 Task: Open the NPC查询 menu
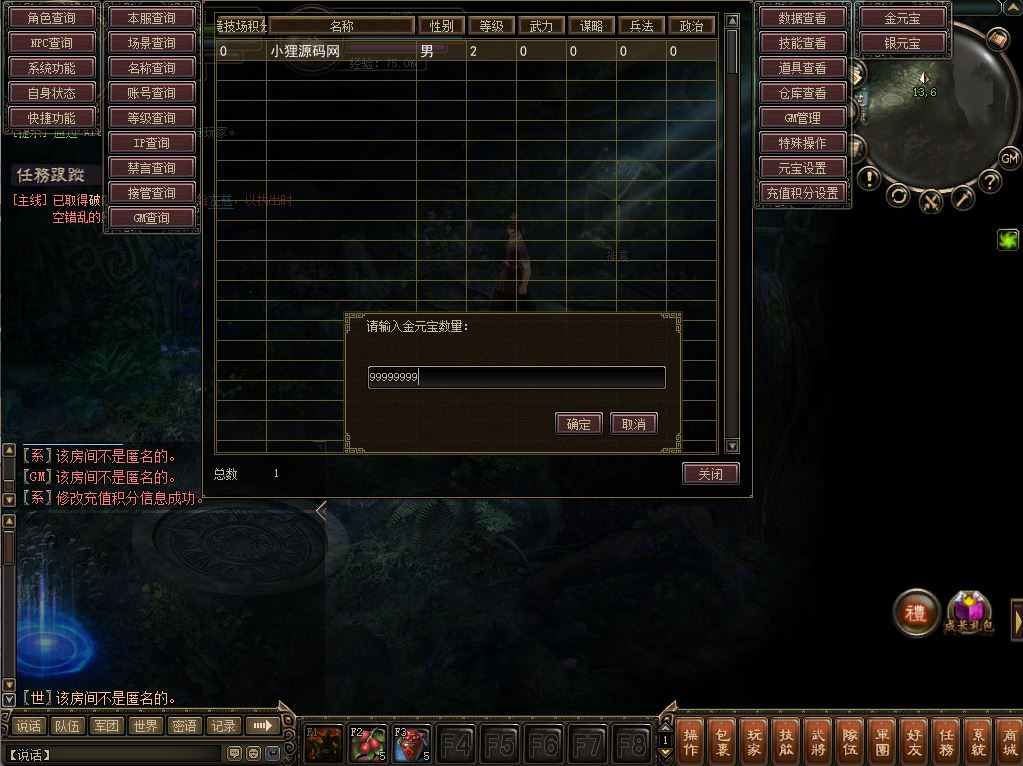coord(52,43)
